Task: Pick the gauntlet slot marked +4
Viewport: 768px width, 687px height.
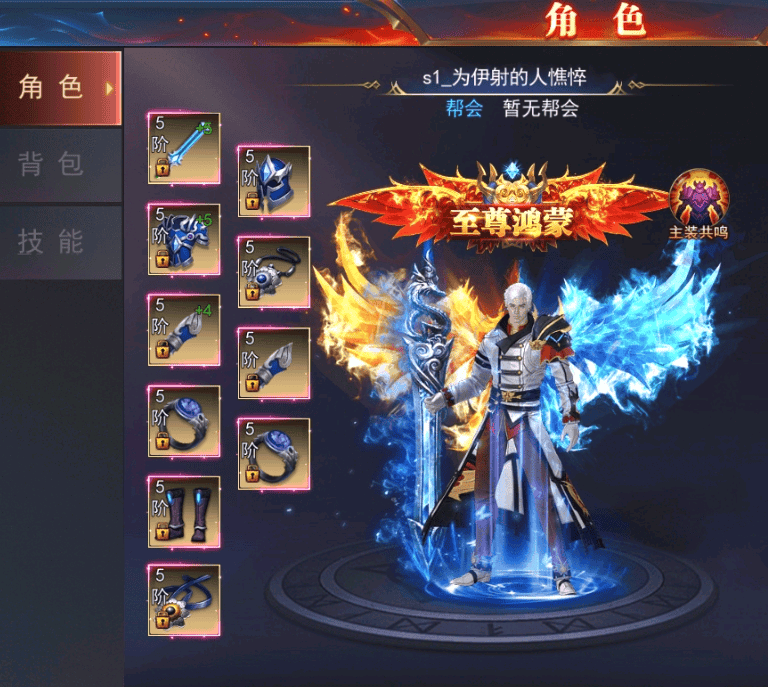Action: pyautogui.click(x=184, y=329)
